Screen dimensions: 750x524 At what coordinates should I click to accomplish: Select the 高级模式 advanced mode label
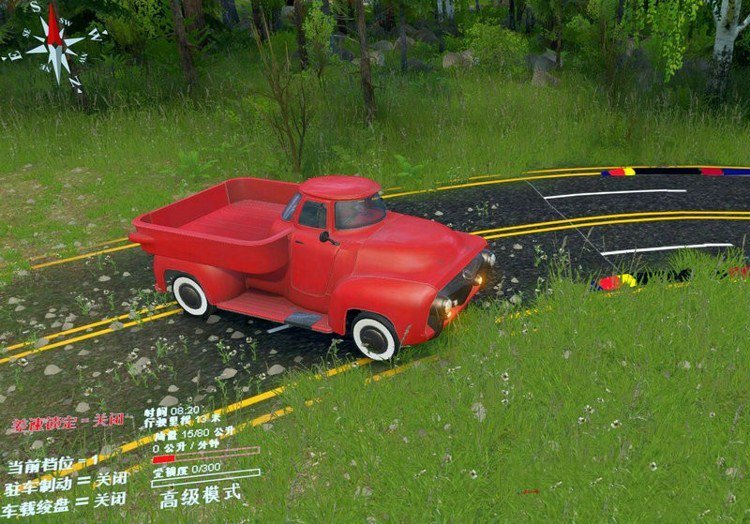(x=201, y=496)
